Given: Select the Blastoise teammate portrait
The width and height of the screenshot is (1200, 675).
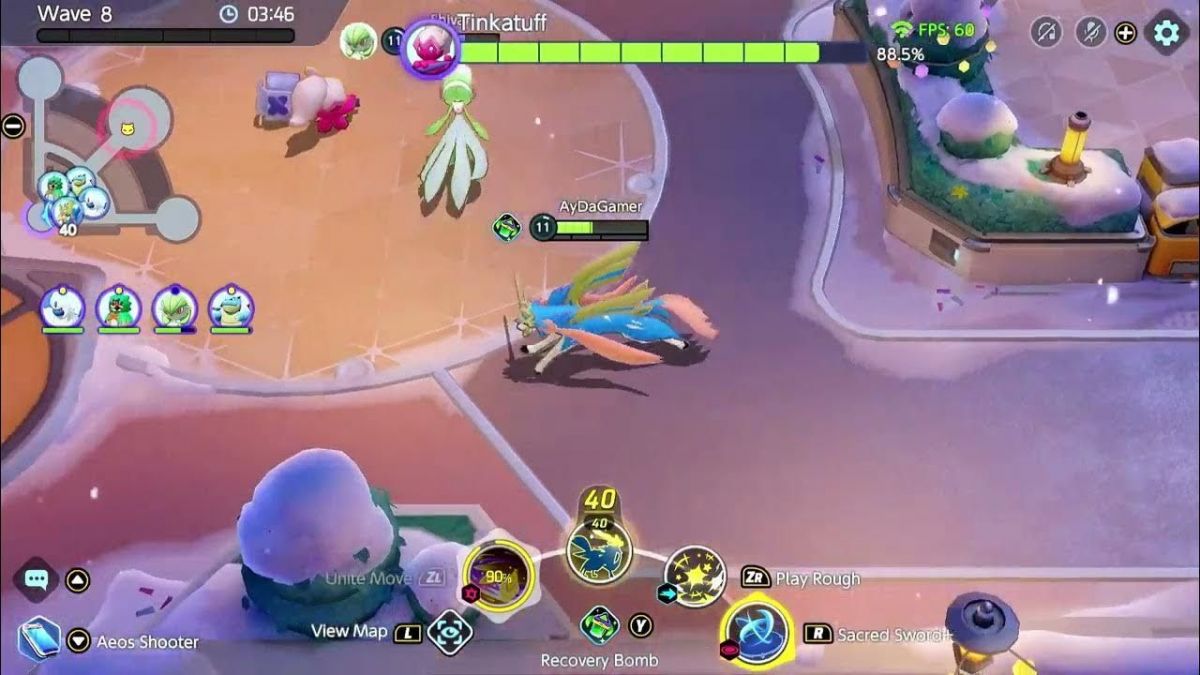Looking at the screenshot, I should point(231,306).
